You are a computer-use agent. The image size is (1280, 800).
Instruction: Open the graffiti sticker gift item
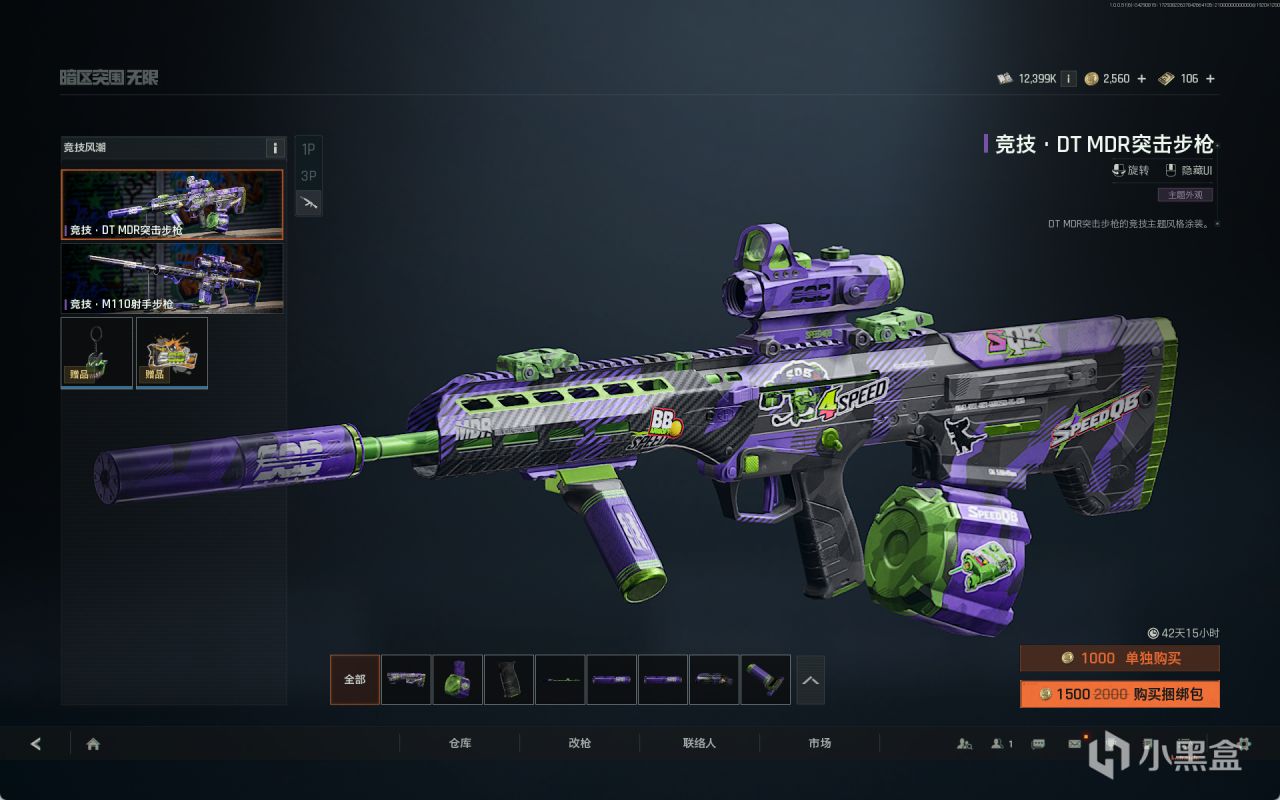tap(172, 352)
